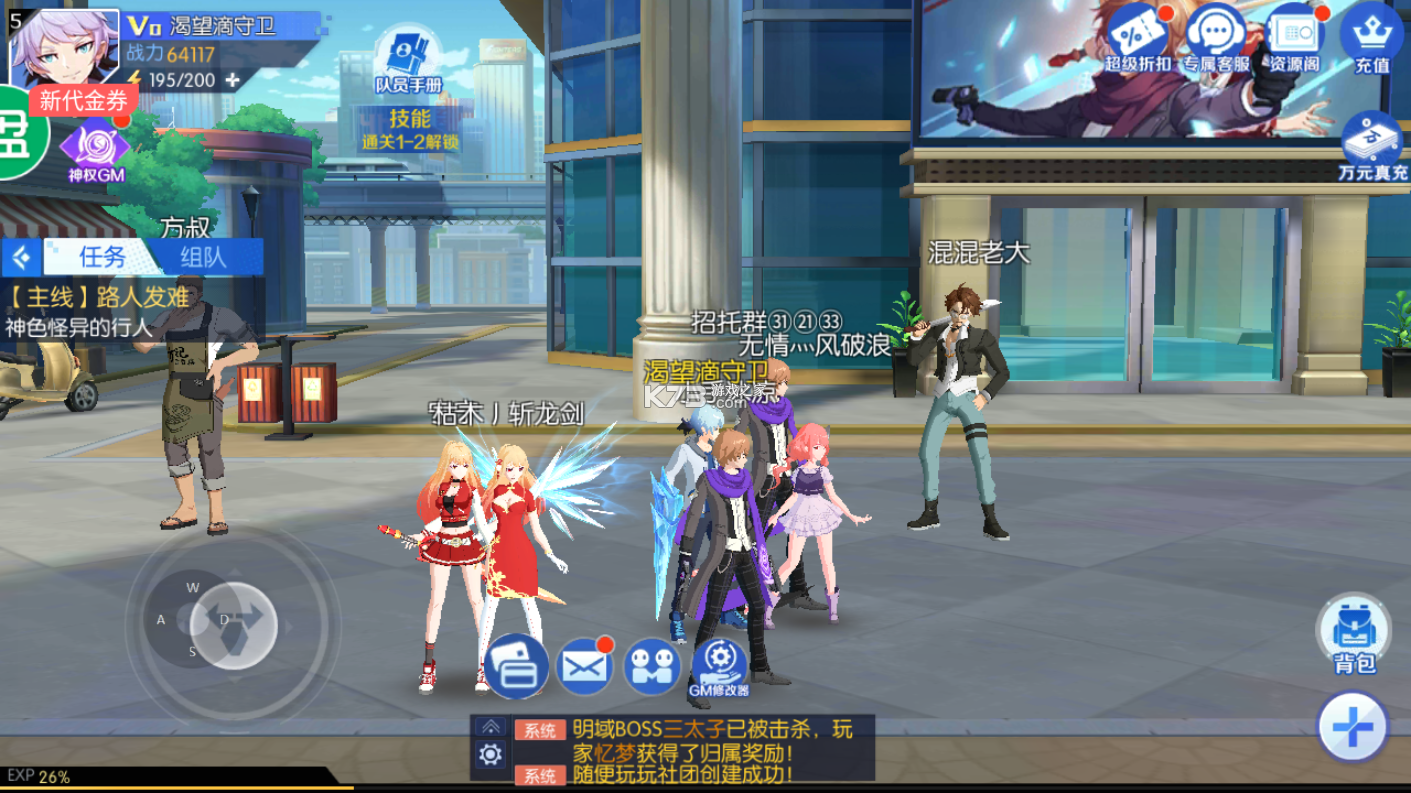Switch to the 组队 team tab
Image resolution: width=1411 pixels, height=793 pixels.
coord(203,257)
